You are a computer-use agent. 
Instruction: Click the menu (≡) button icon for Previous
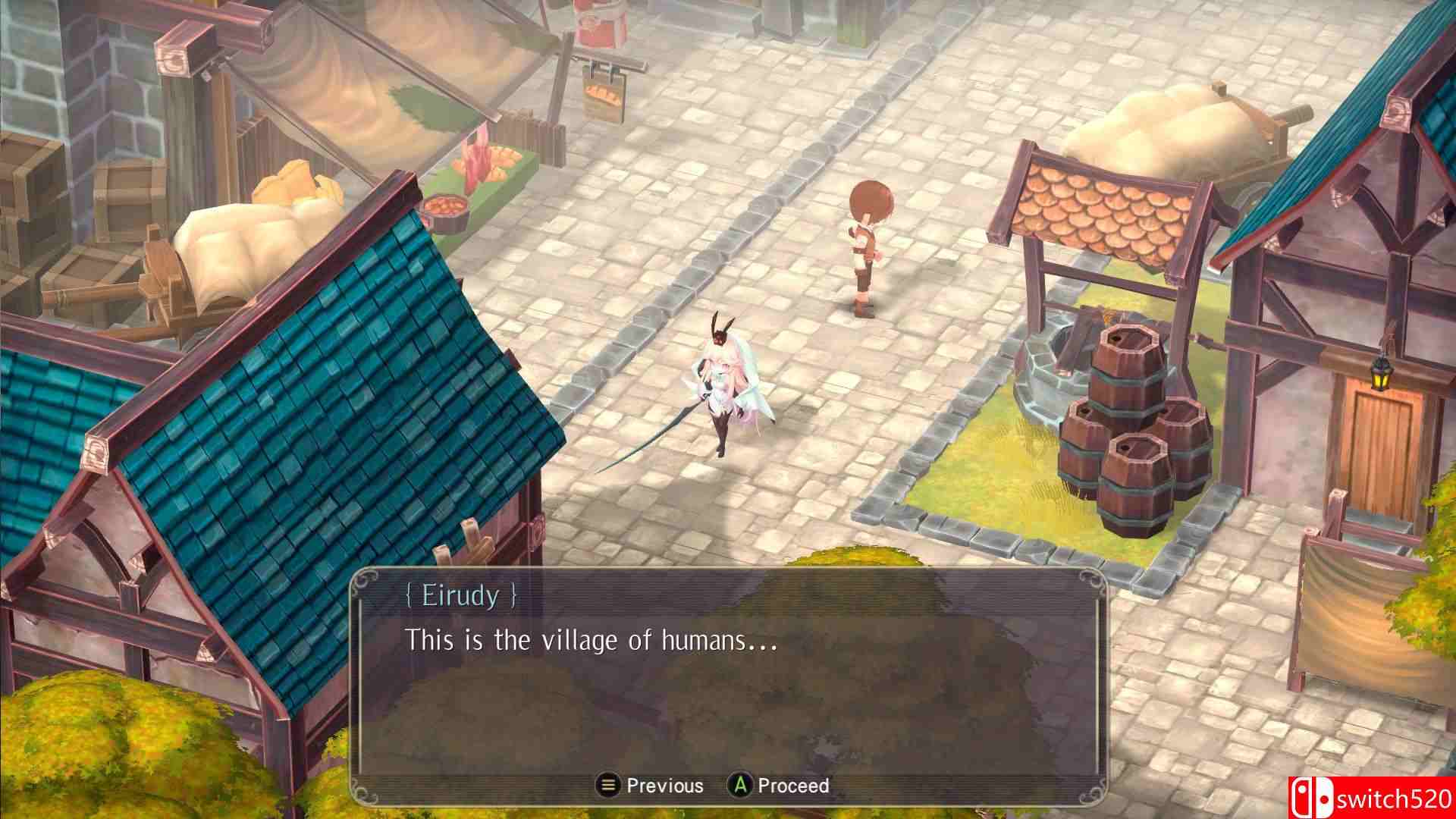pos(607,786)
